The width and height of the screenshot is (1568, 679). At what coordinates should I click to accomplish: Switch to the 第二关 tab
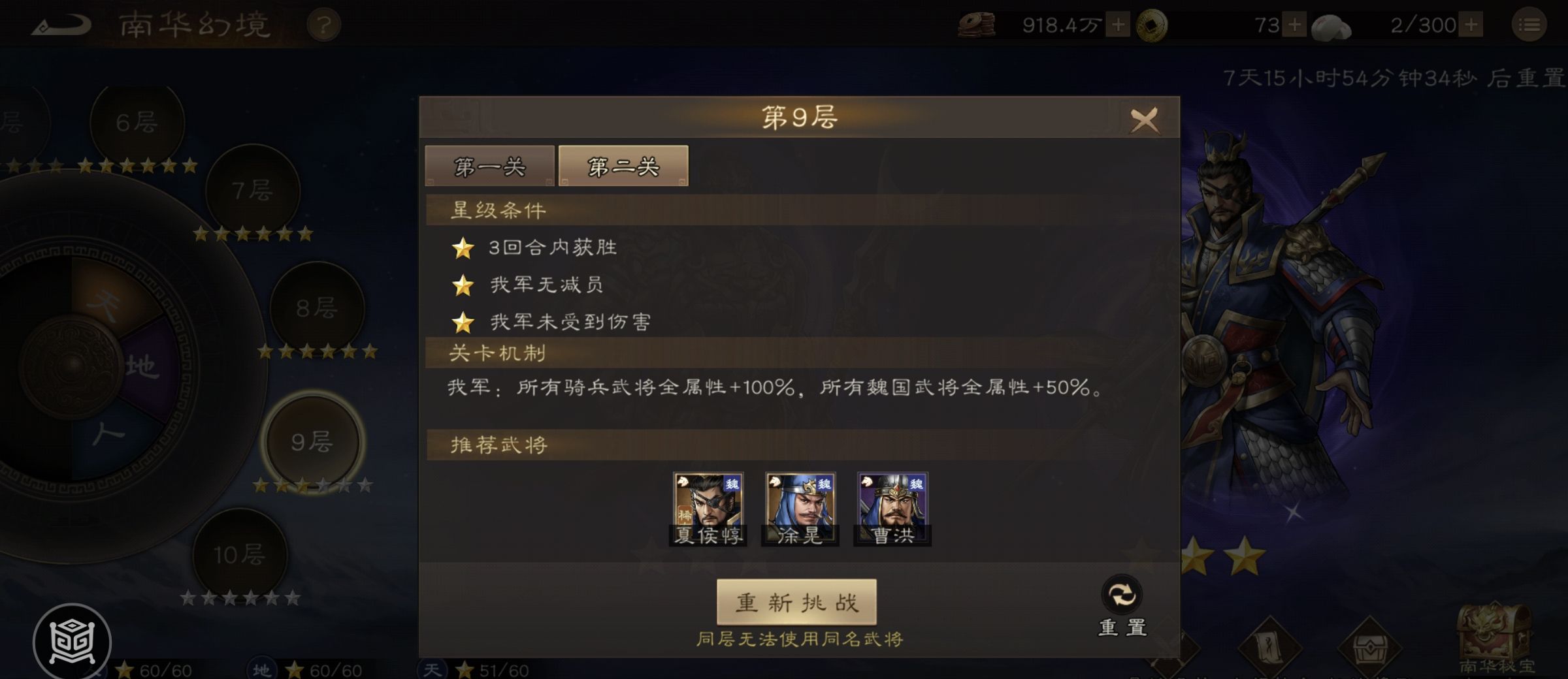coord(622,165)
